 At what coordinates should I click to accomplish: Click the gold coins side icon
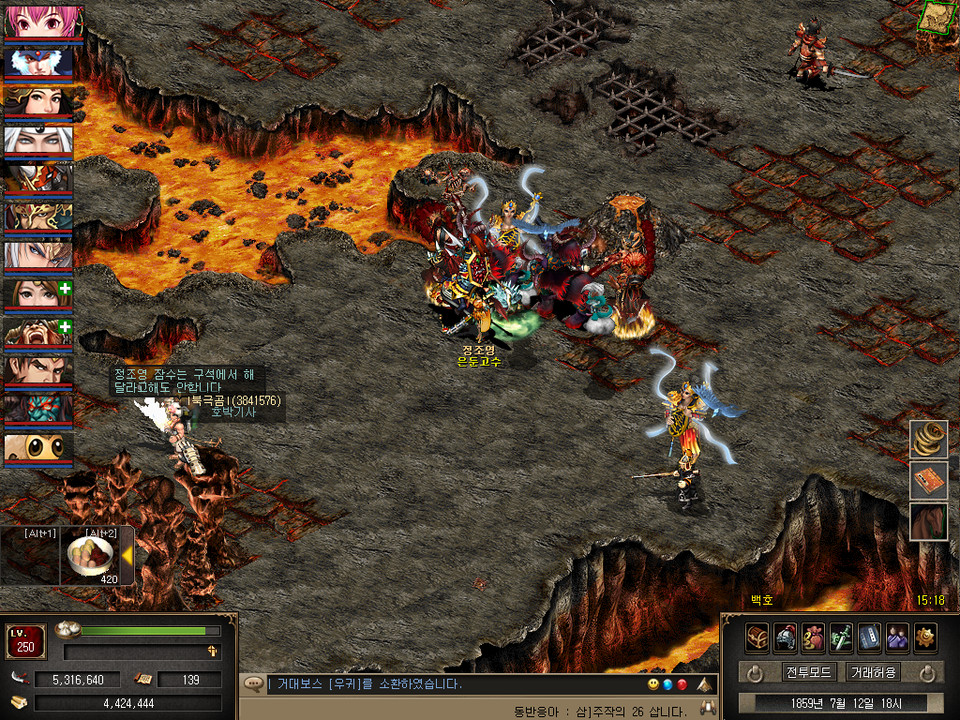[x=928, y=440]
